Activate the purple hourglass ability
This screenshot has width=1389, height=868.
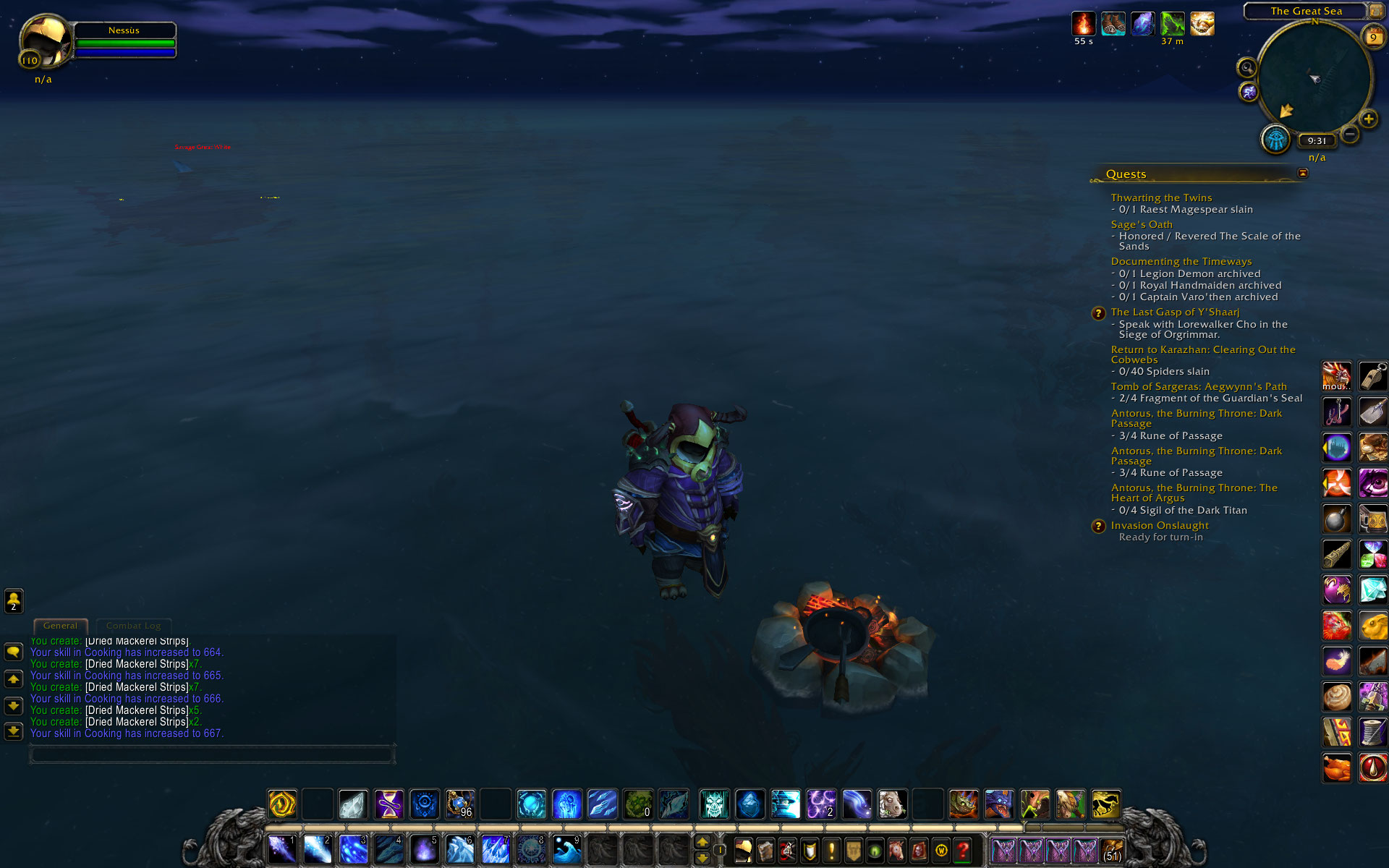389,804
